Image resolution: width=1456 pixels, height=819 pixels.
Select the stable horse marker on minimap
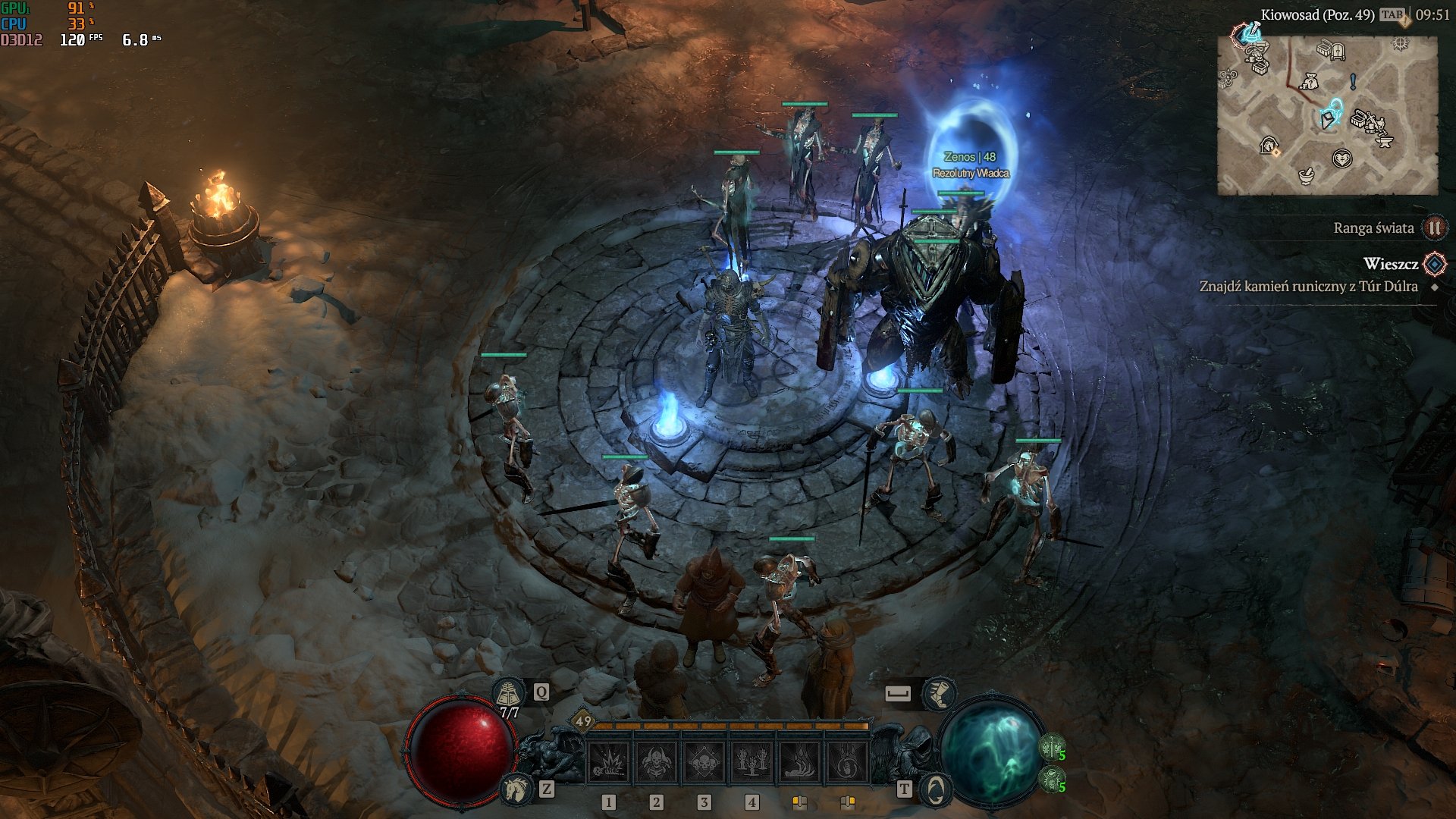coord(1269,146)
